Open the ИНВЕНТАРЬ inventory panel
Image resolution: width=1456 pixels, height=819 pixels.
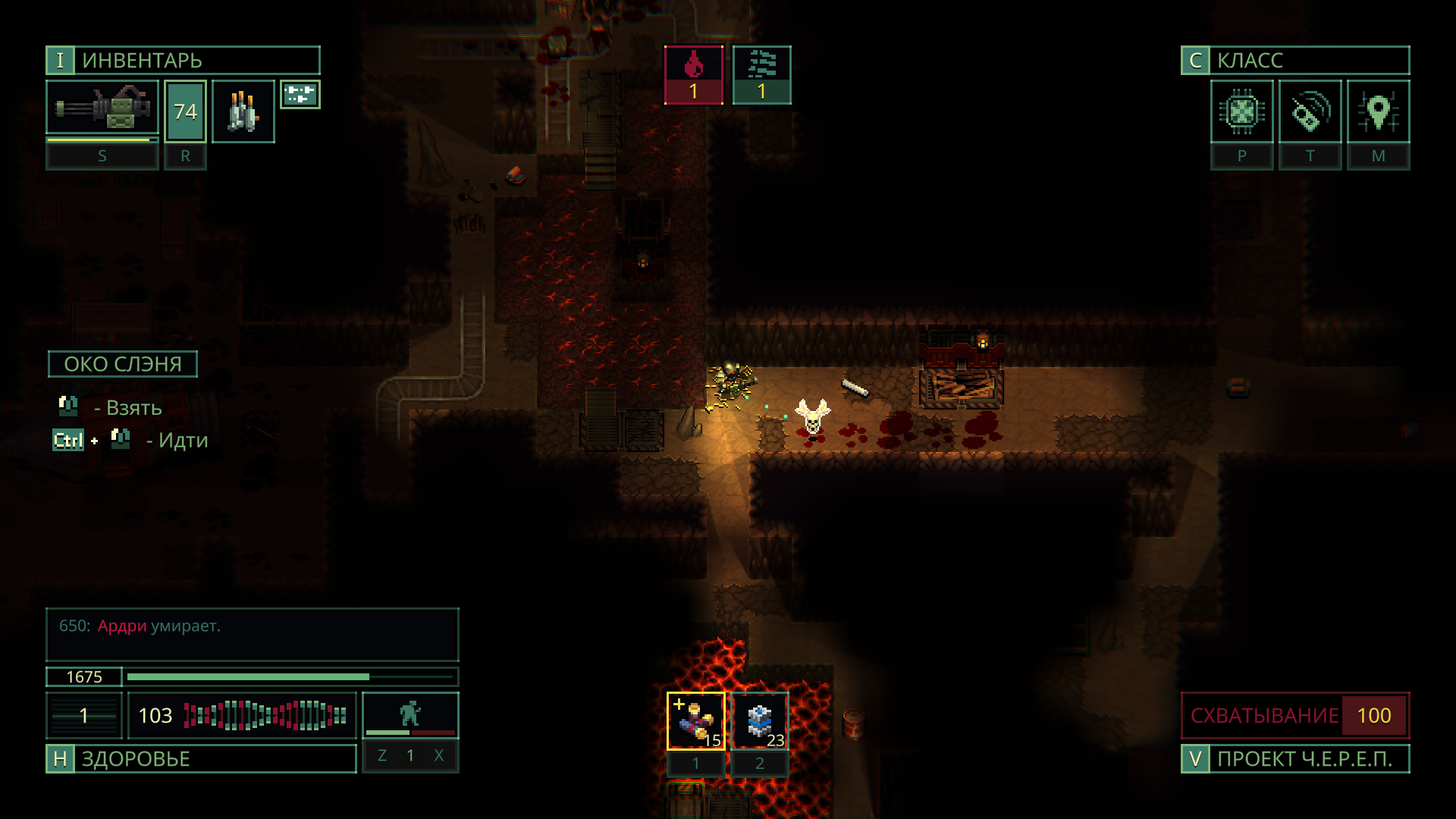point(183,61)
